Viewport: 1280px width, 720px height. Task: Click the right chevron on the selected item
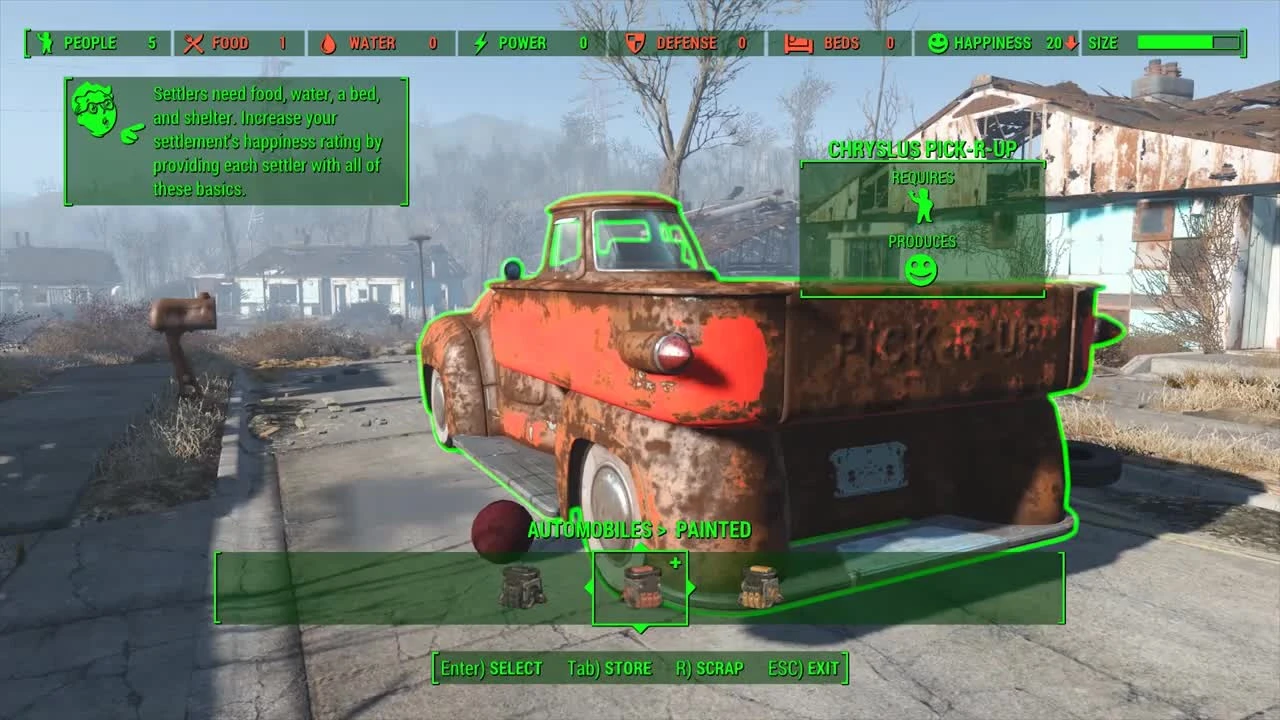pos(692,588)
